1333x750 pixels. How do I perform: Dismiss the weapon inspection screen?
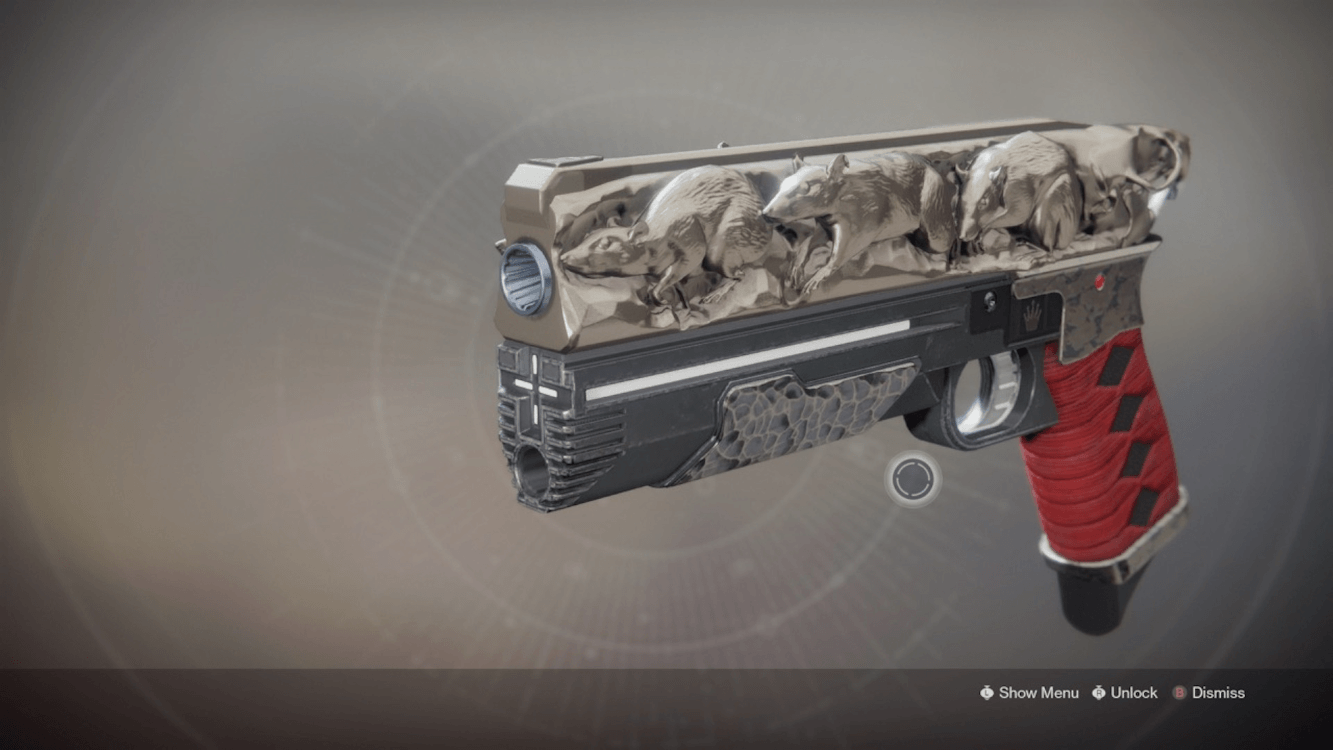[1209, 693]
